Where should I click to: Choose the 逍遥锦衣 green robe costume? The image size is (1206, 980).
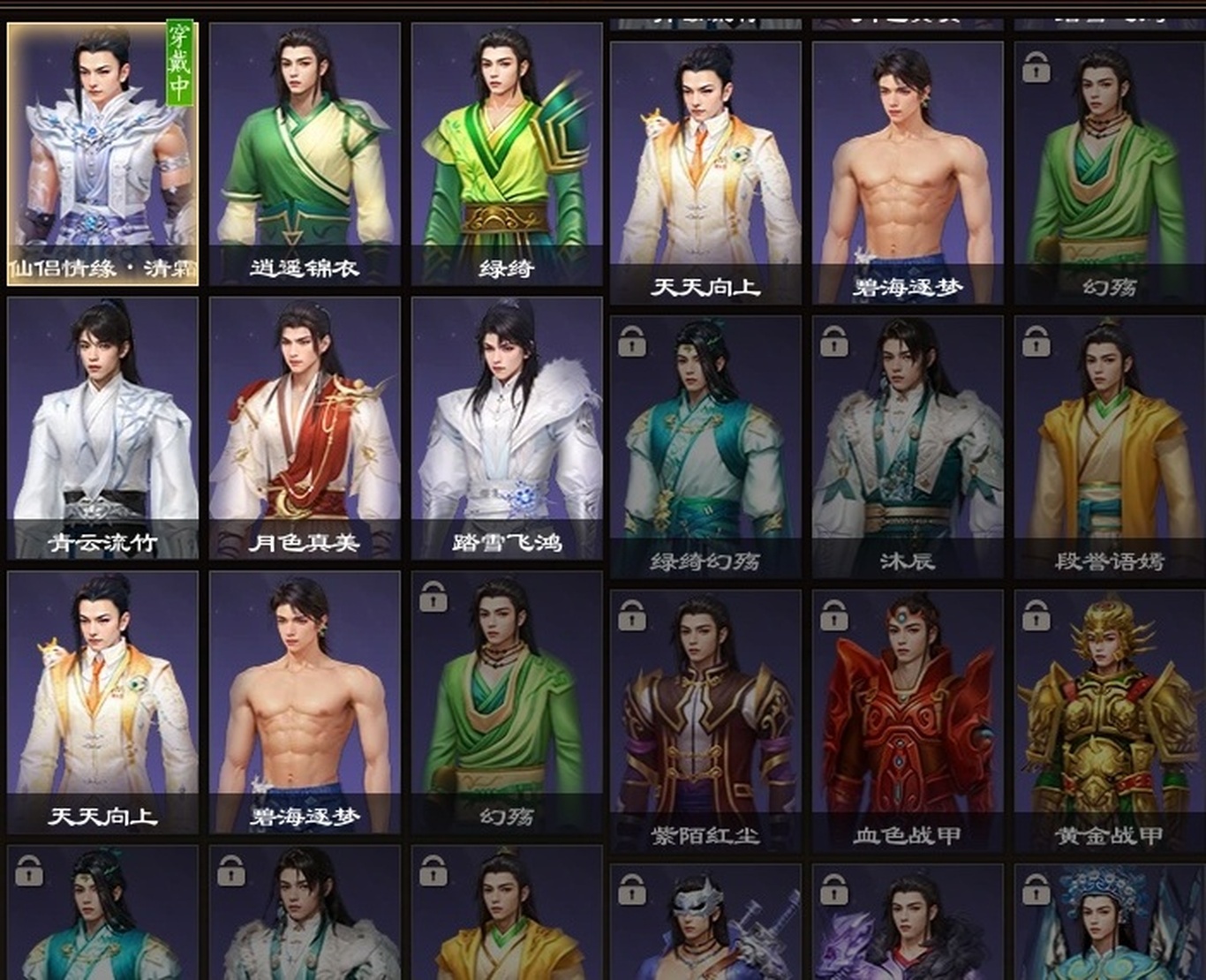[305, 155]
